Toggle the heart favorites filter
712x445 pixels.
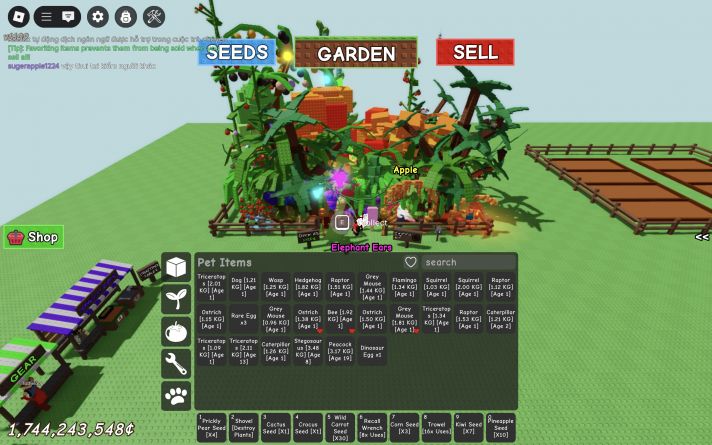(410, 262)
